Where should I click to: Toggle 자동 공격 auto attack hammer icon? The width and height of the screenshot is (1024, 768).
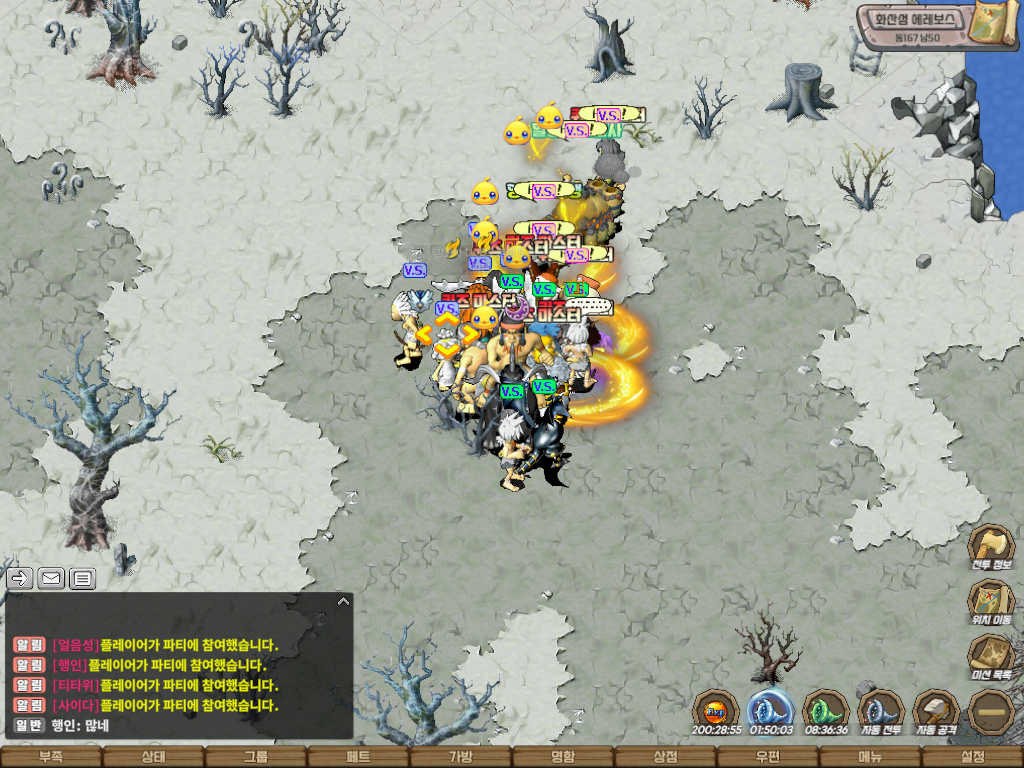click(936, 710)
